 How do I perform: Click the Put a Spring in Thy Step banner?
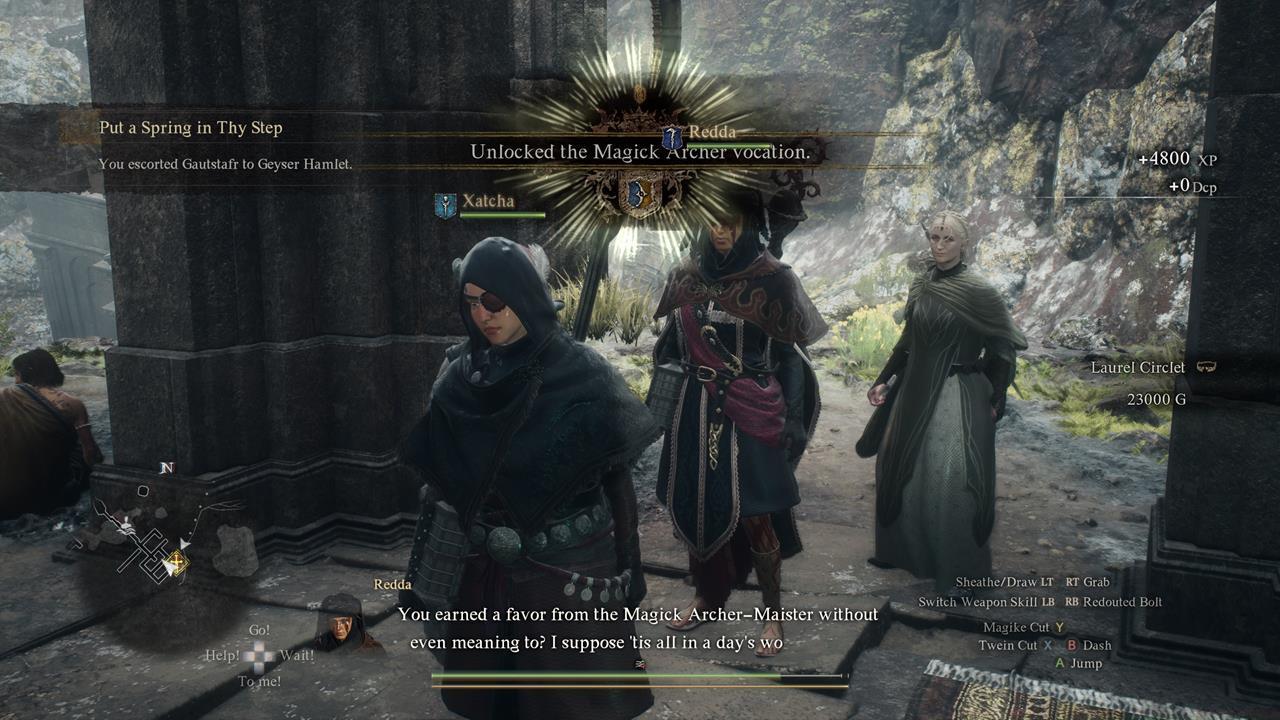[190, 128]
